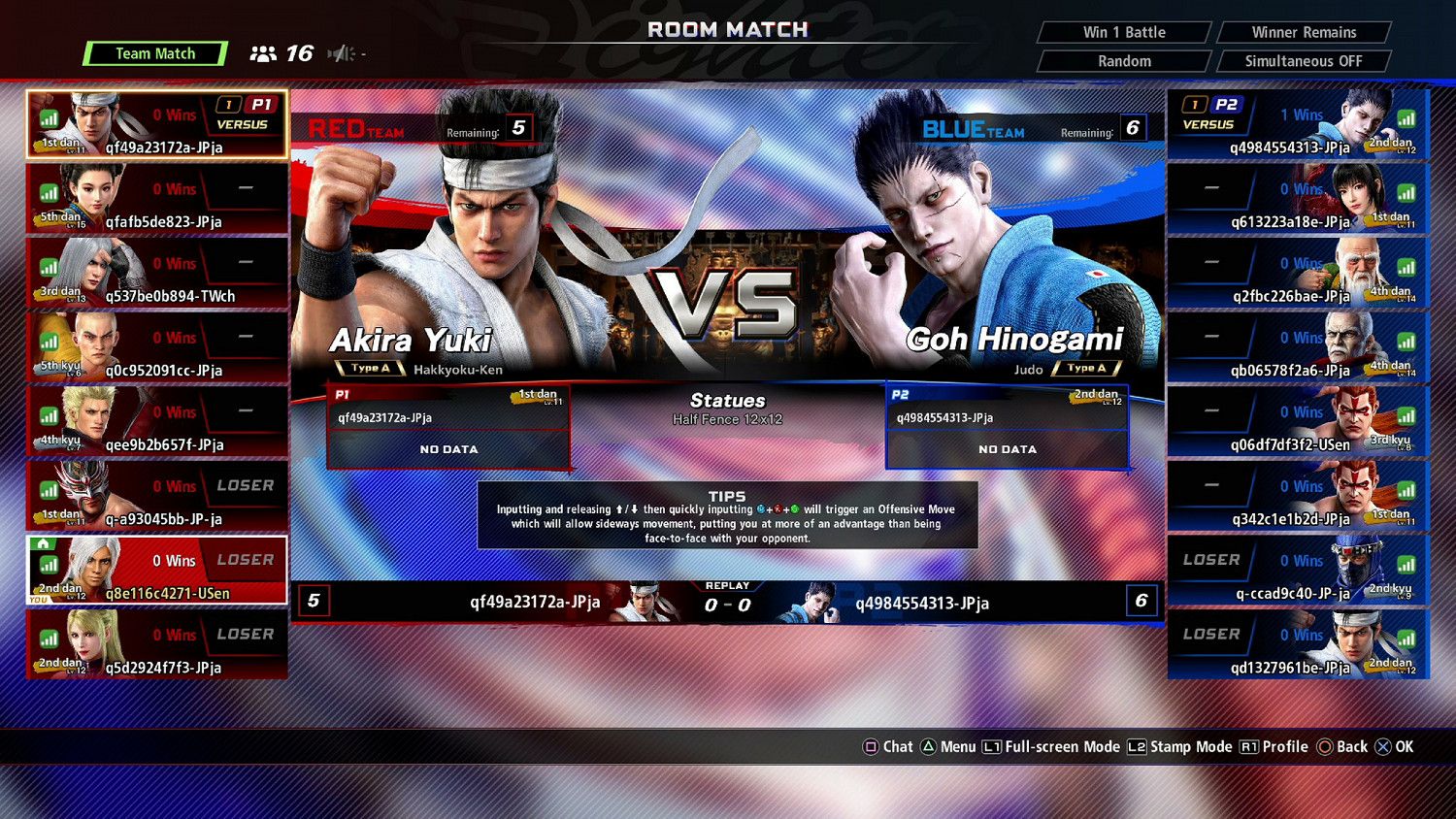
Task: Select player q537be0b894-TWch row
Action: pos(157,273)
